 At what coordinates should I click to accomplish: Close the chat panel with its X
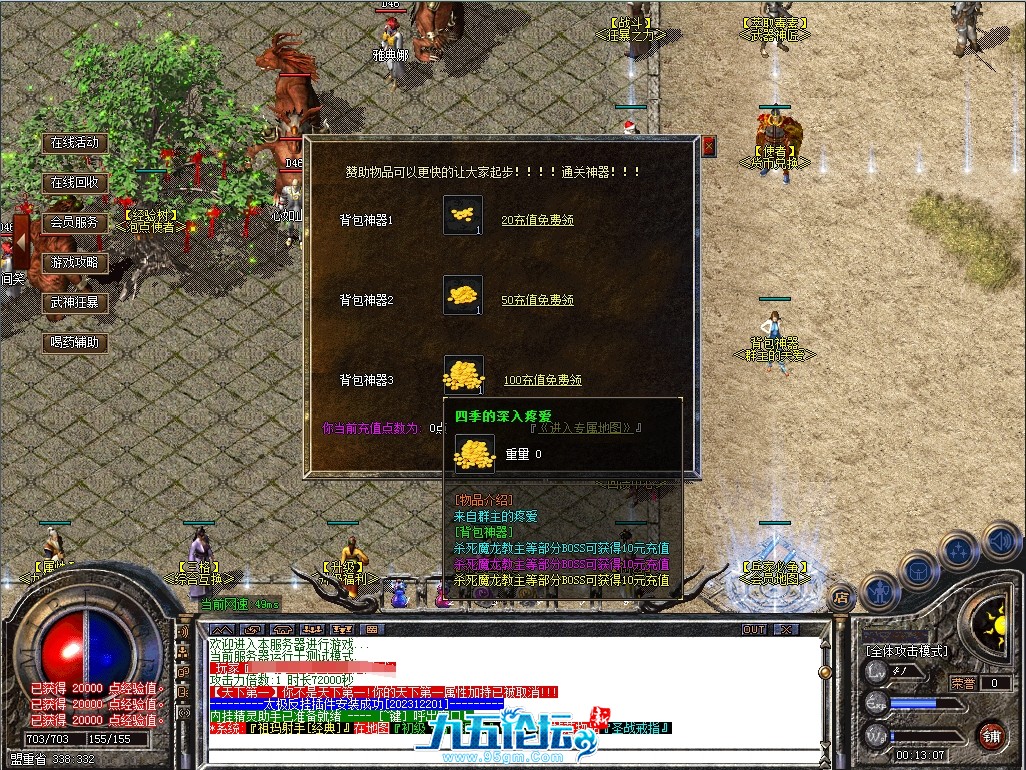[x=786, y=630]
